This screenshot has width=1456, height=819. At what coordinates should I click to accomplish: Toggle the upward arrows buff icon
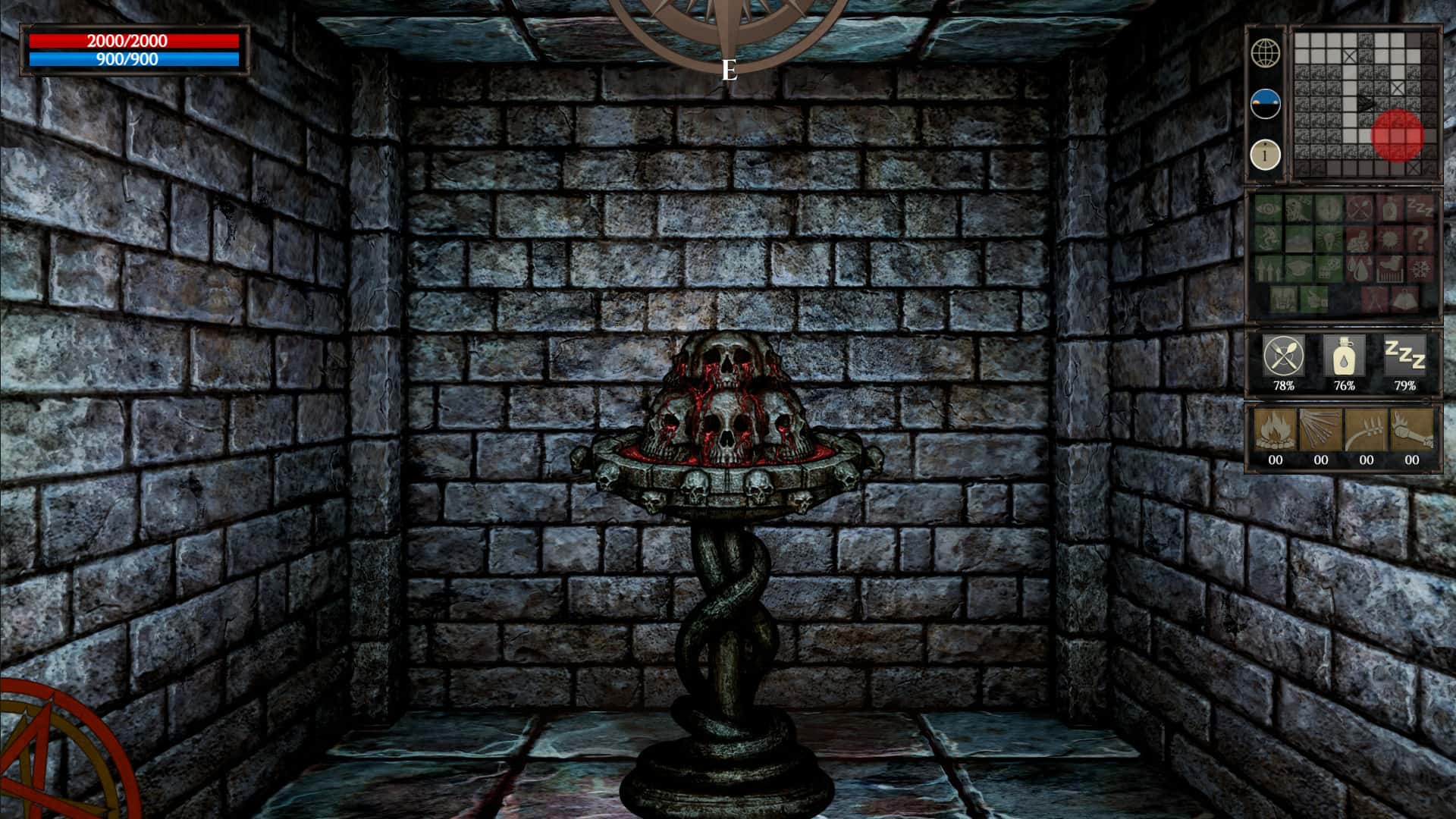coord(1268,269)
